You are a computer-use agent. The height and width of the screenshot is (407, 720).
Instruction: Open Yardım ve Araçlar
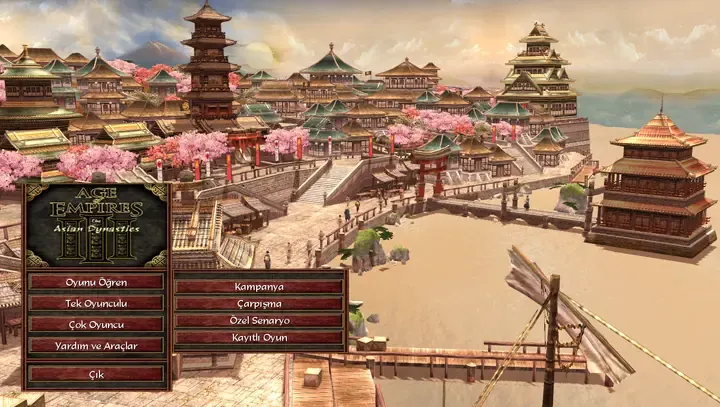(96, 345)
